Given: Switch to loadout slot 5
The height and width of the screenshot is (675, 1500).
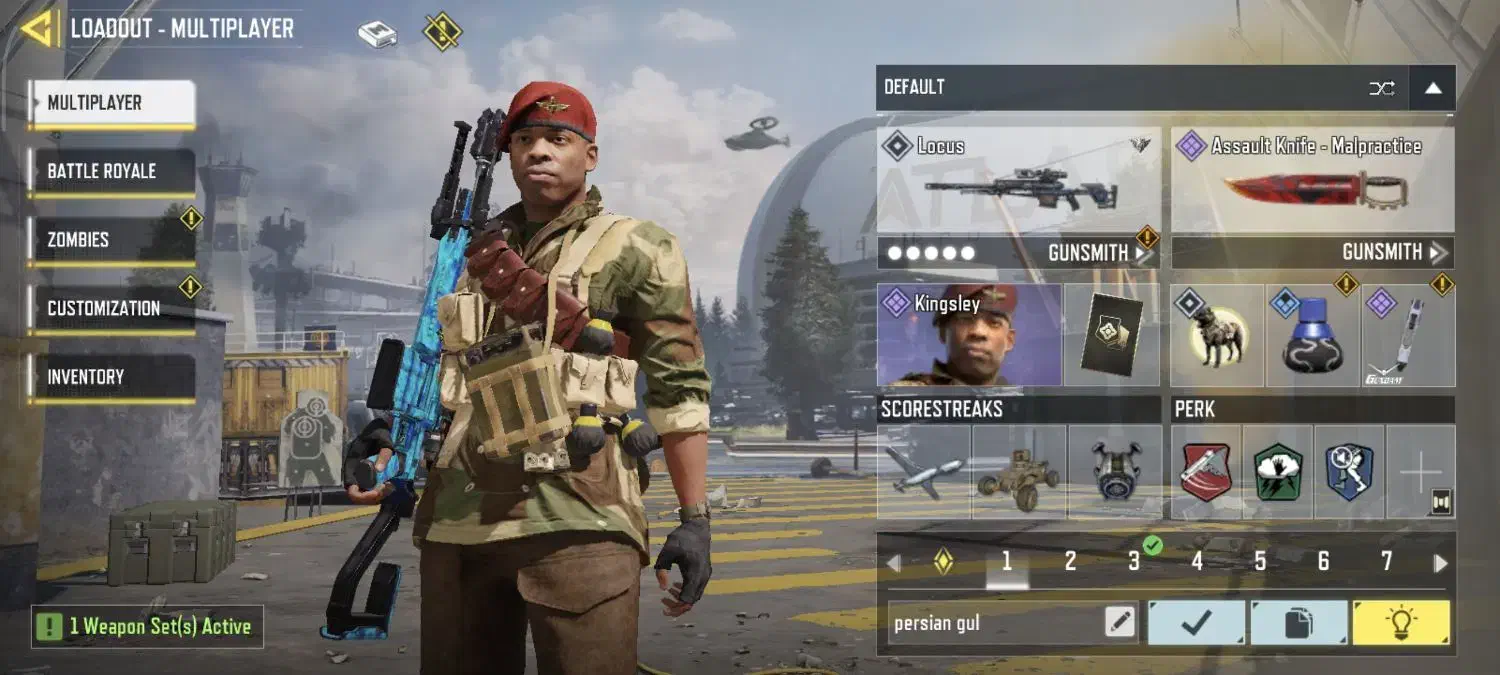Looking at the screenshot, I should (1260, 562).
